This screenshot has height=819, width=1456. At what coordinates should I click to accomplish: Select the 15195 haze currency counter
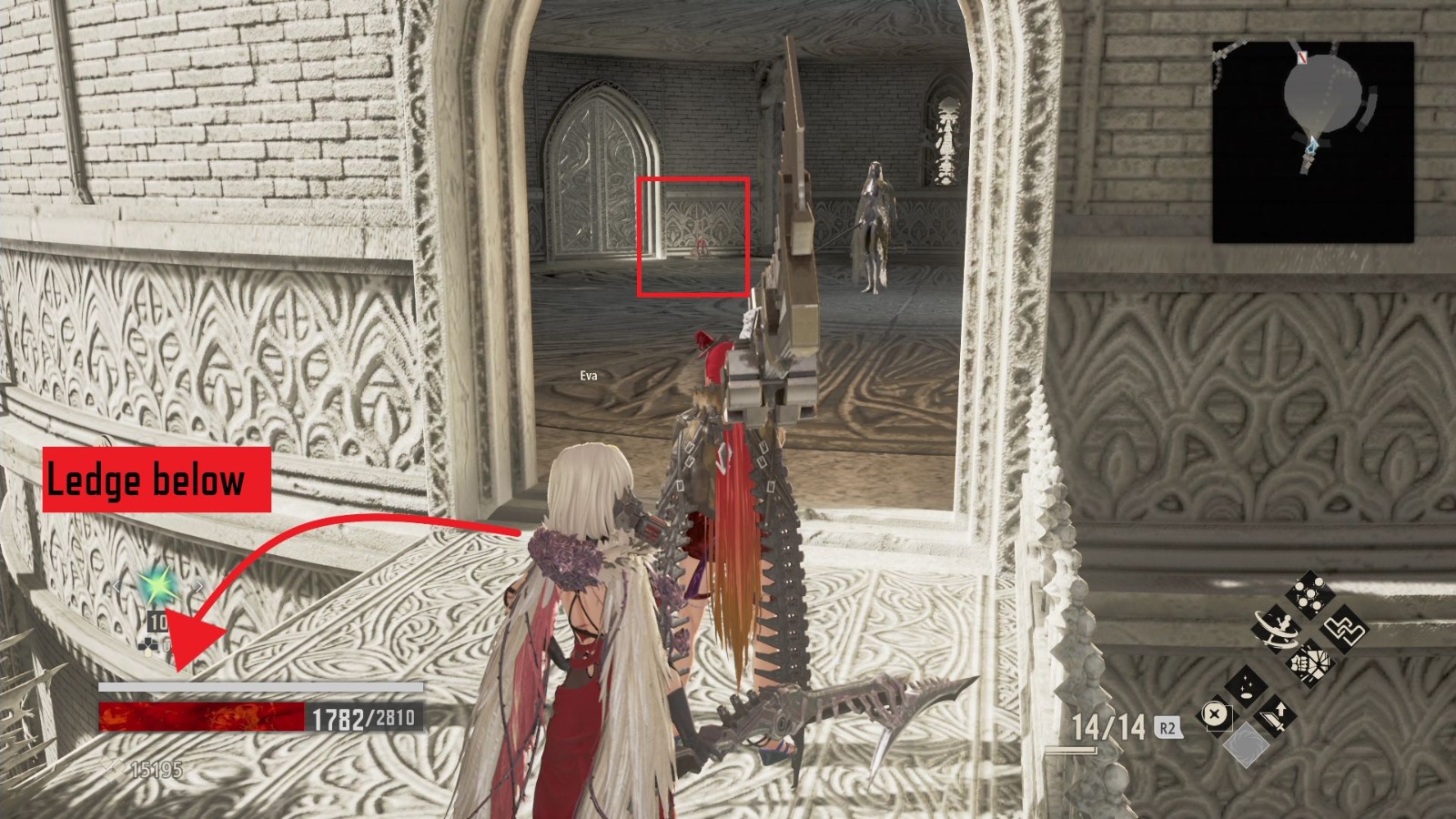coord(157,768)
